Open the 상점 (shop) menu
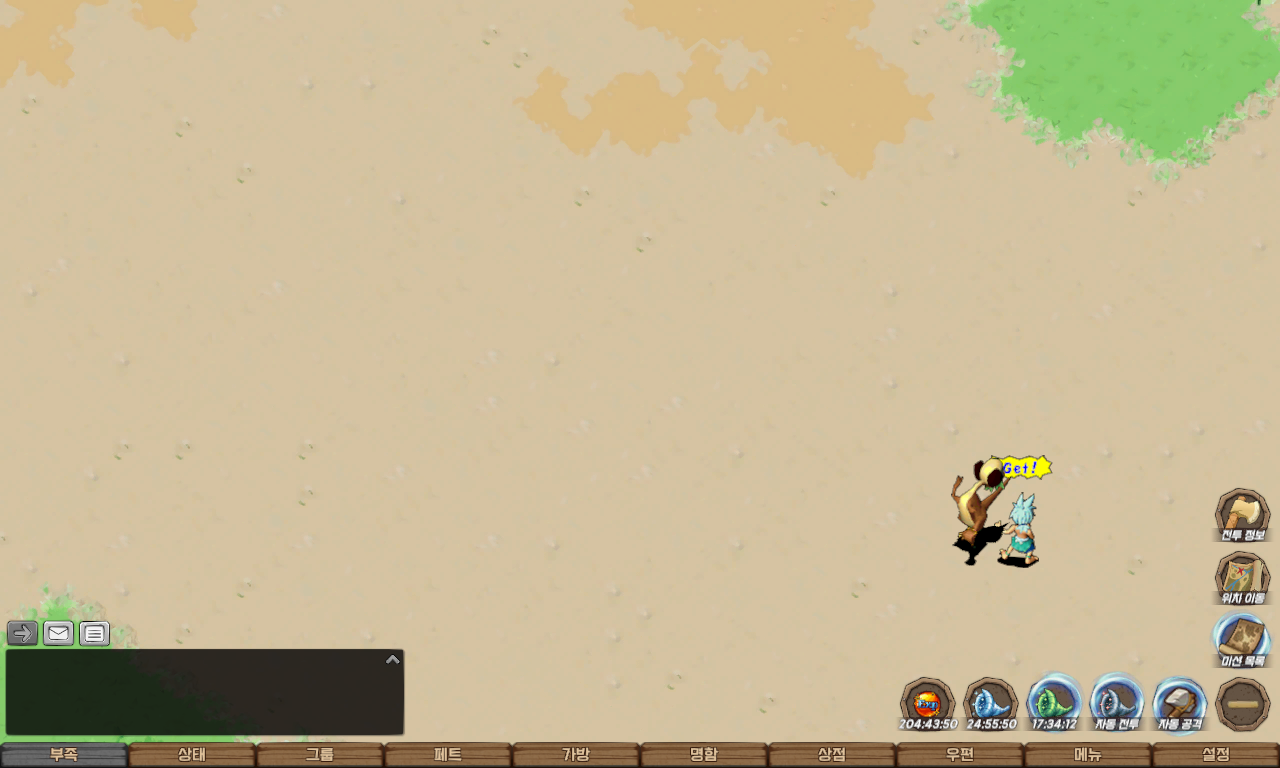This screenshot has width=1280, height=768. click(832, 755)
